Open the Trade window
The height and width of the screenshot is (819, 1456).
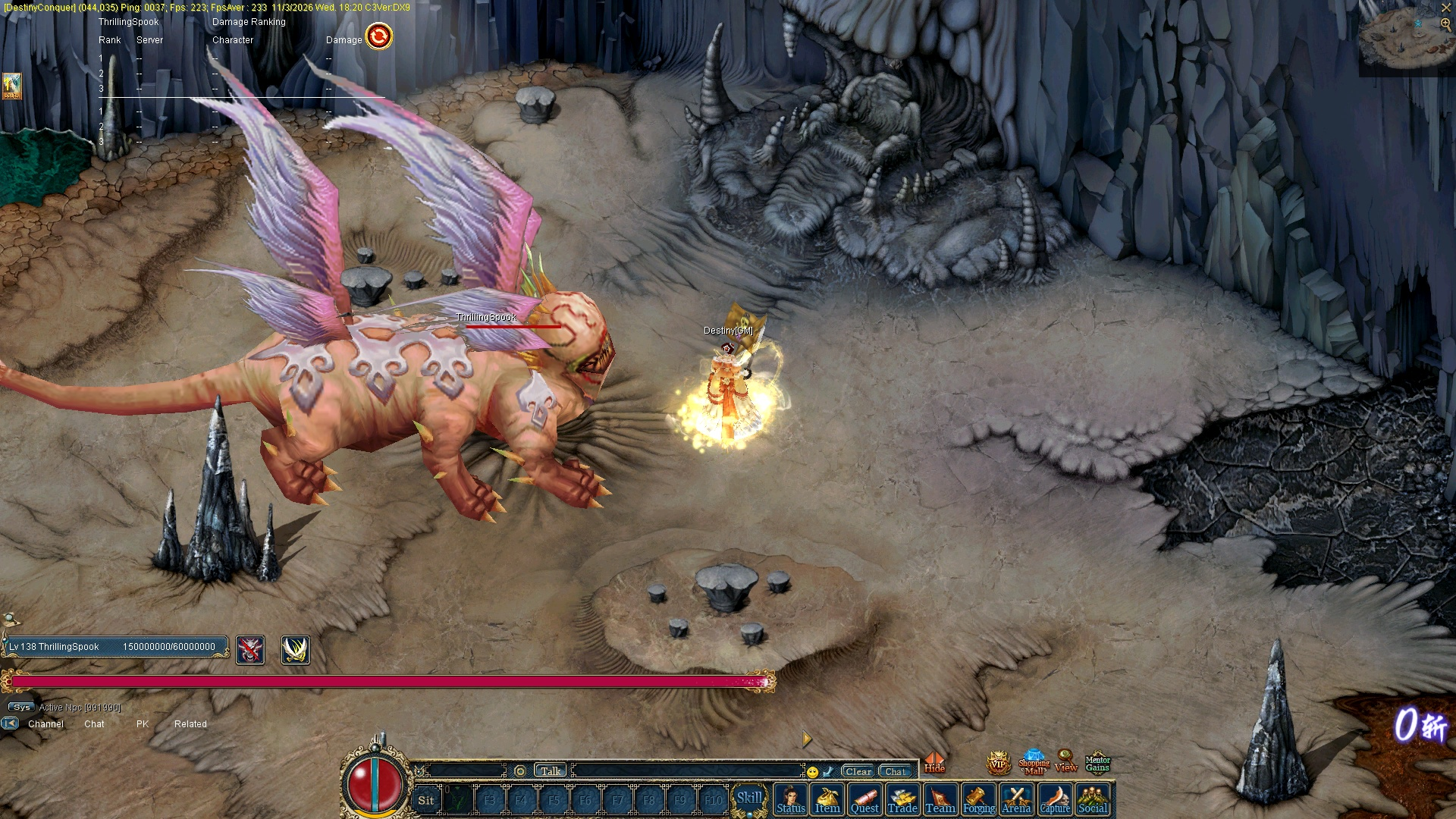click(x=902, y=800)
